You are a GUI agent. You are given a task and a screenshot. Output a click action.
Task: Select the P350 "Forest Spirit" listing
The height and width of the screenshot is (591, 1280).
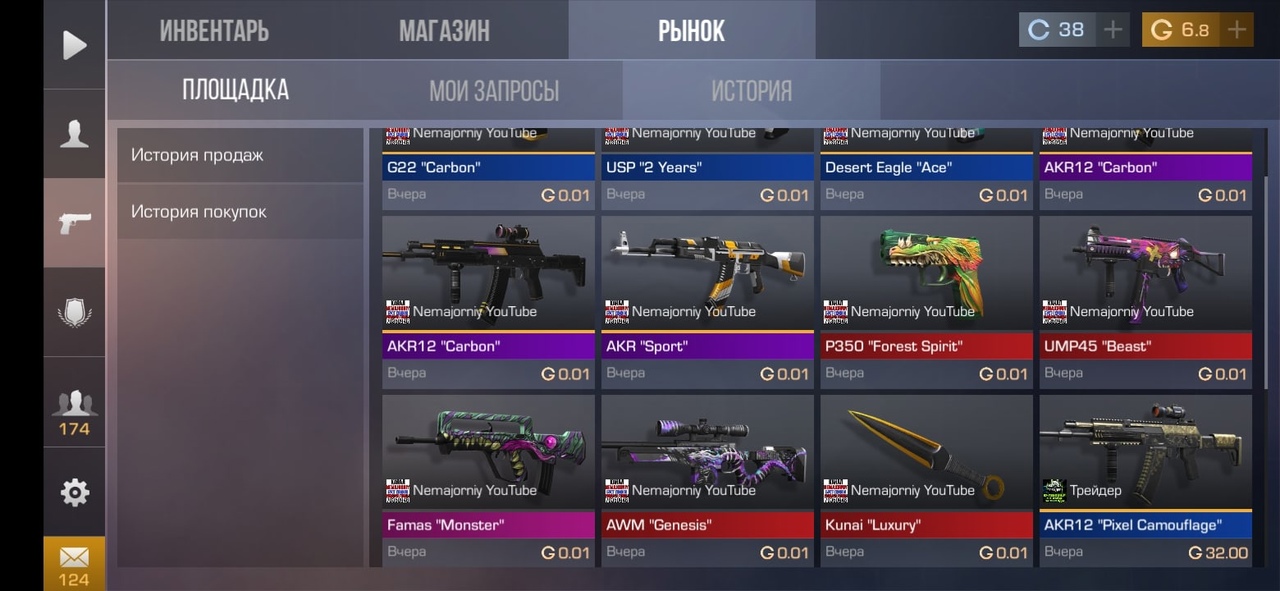[926, 302]
